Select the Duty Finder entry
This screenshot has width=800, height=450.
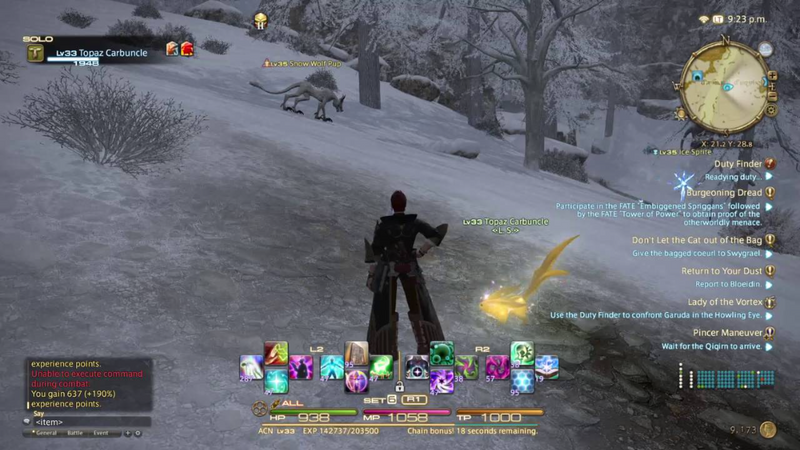coord(738,163)
